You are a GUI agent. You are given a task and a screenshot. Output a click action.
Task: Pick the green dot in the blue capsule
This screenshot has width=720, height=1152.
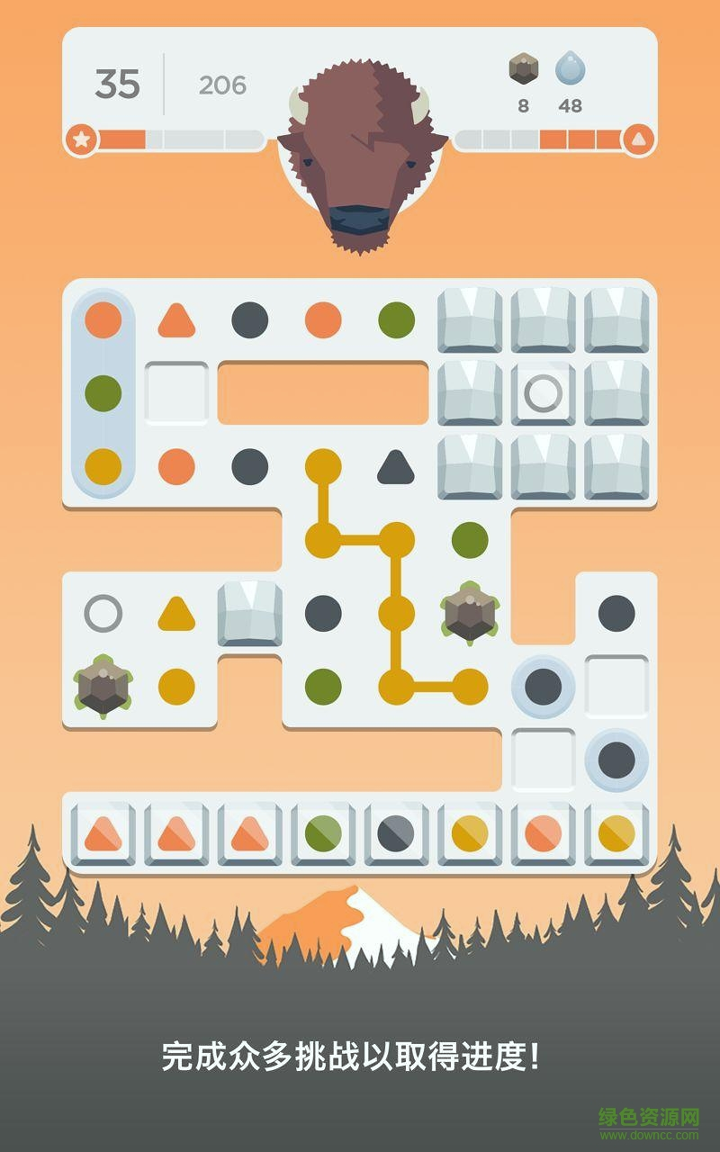[x=103, y=393]
